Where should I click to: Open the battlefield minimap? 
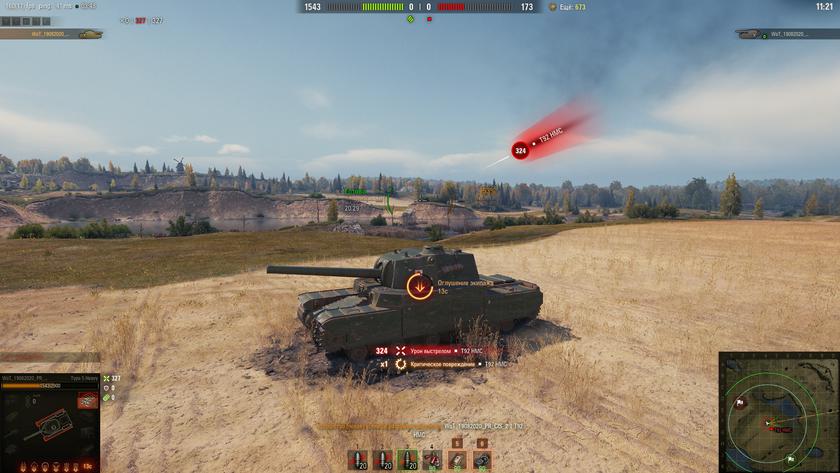pyautogui.click(x=777, y=411)
